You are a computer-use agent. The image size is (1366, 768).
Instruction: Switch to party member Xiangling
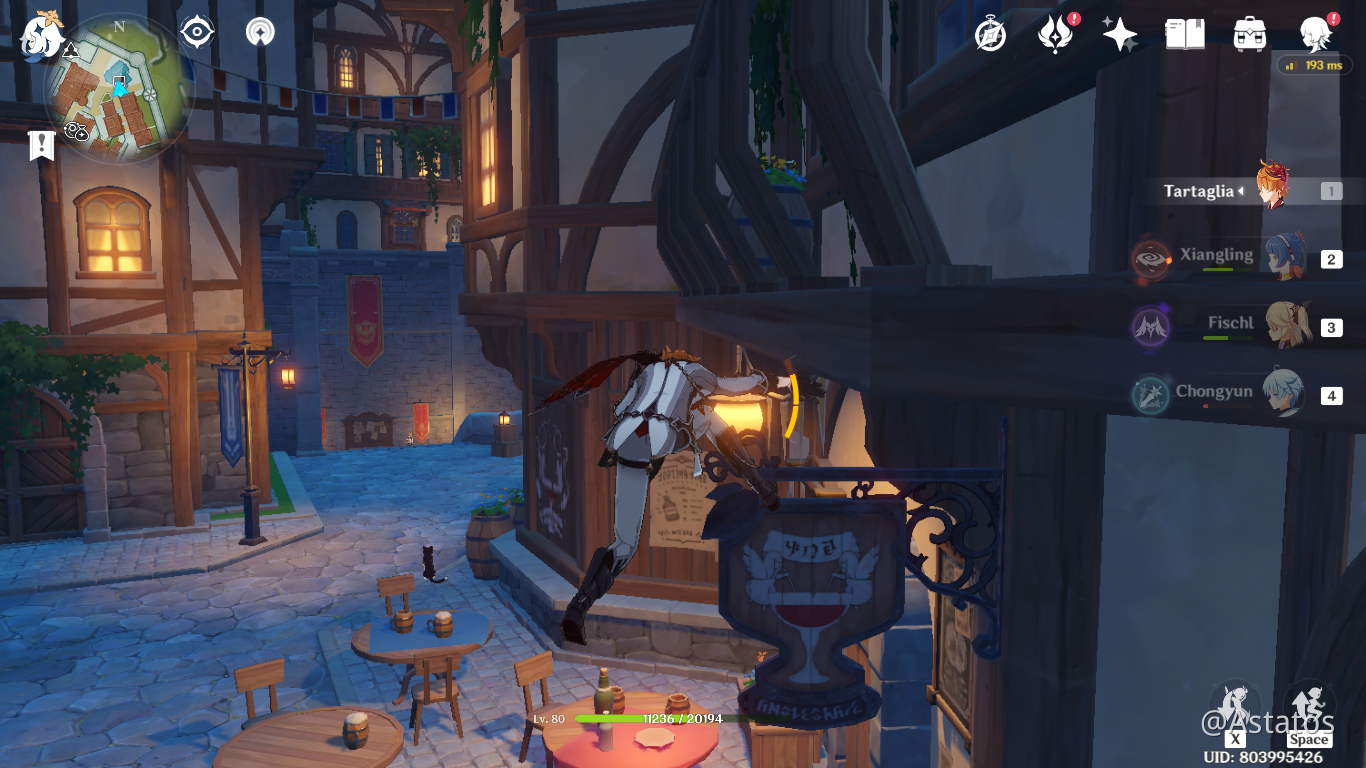coord(1280,258)
